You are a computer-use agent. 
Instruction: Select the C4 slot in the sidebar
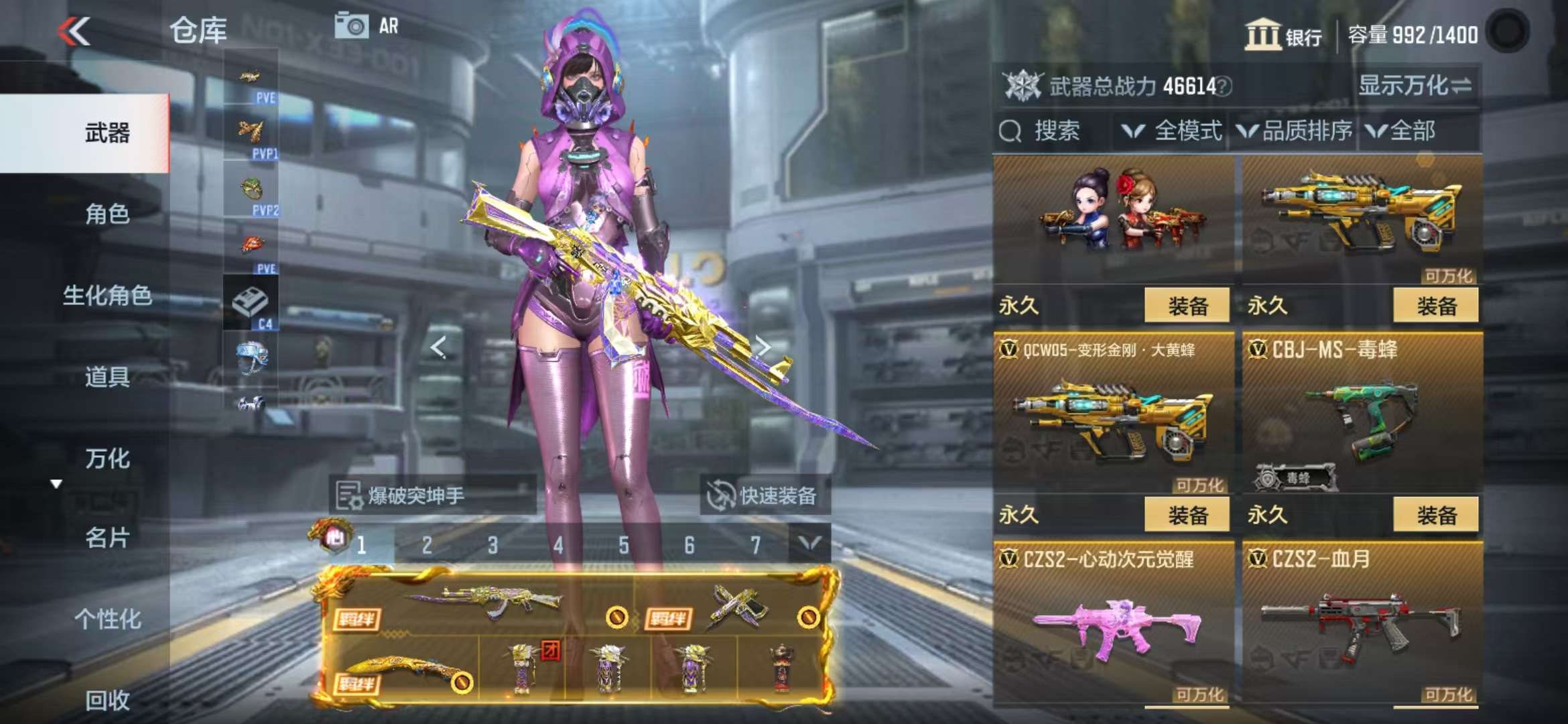point(251,304)
